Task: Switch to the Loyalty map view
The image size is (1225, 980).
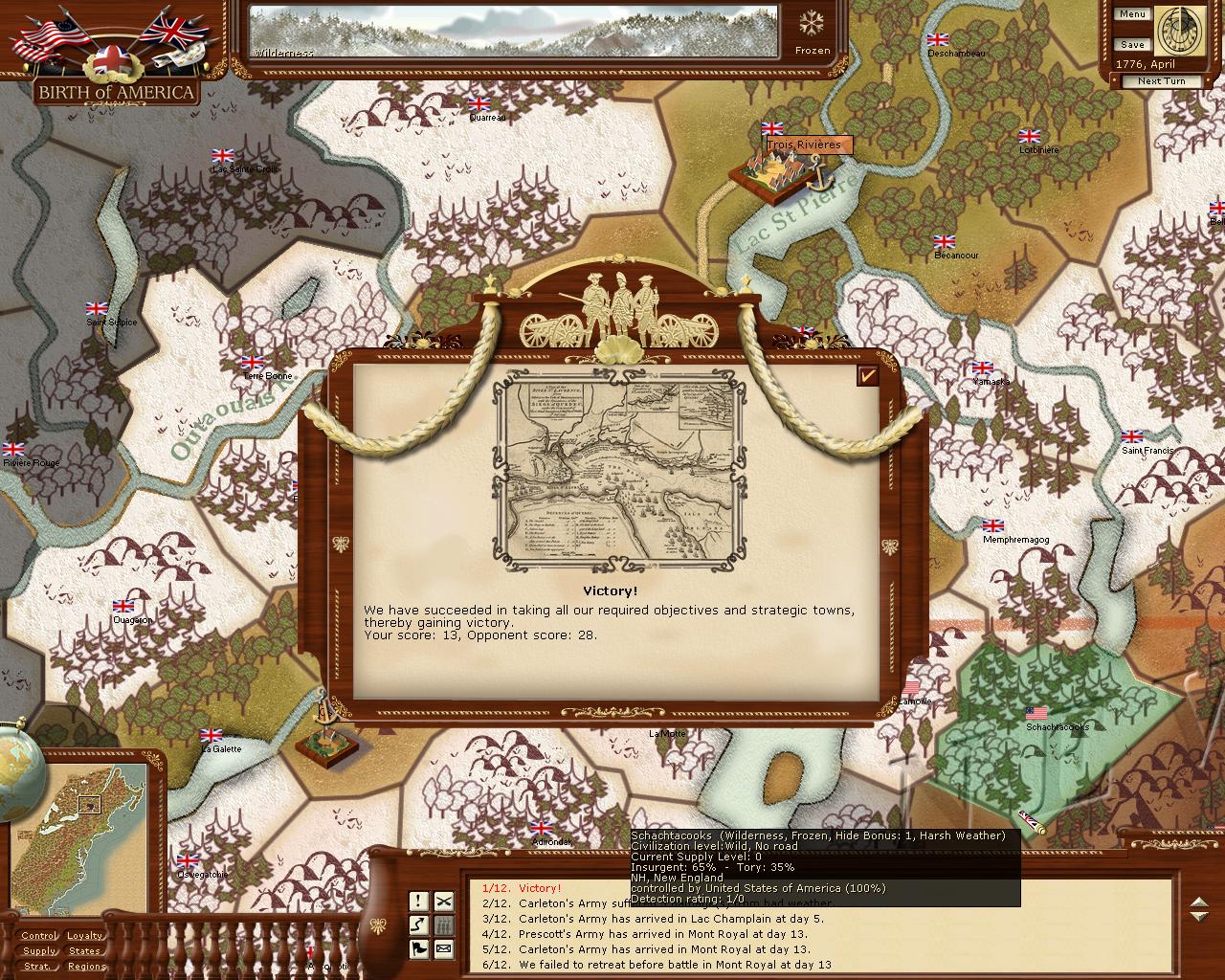Action: click(85, 936)
